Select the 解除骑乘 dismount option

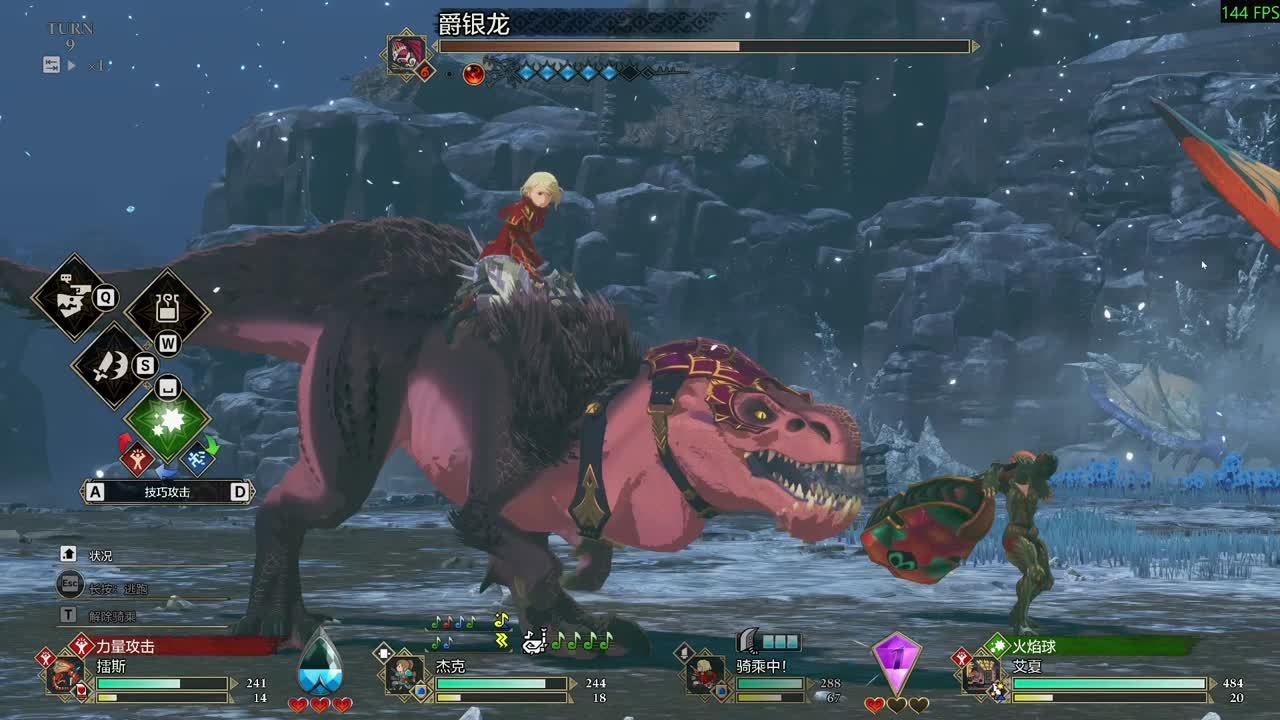coord(111,616)
